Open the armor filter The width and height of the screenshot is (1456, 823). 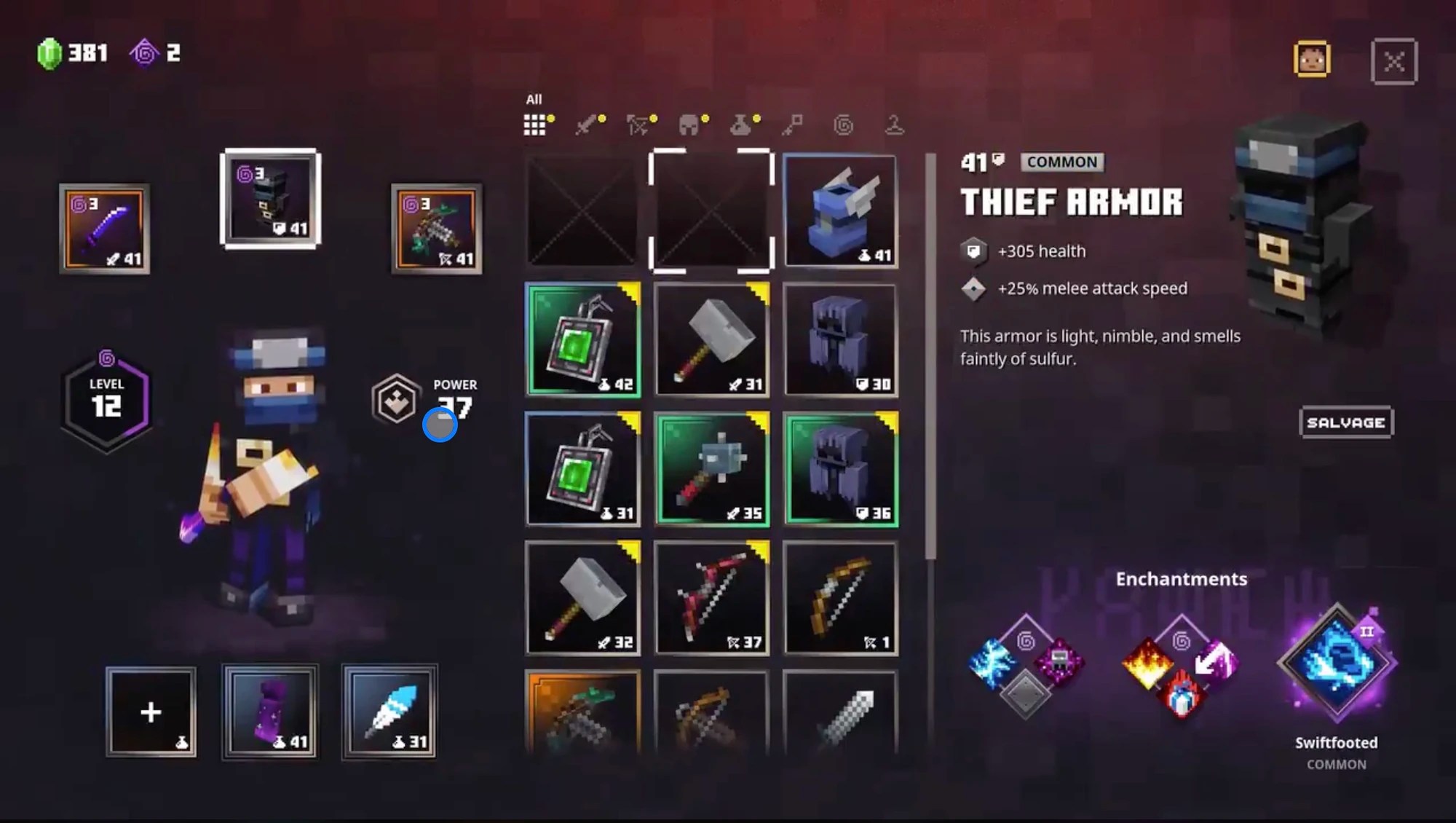coord(690,124)
